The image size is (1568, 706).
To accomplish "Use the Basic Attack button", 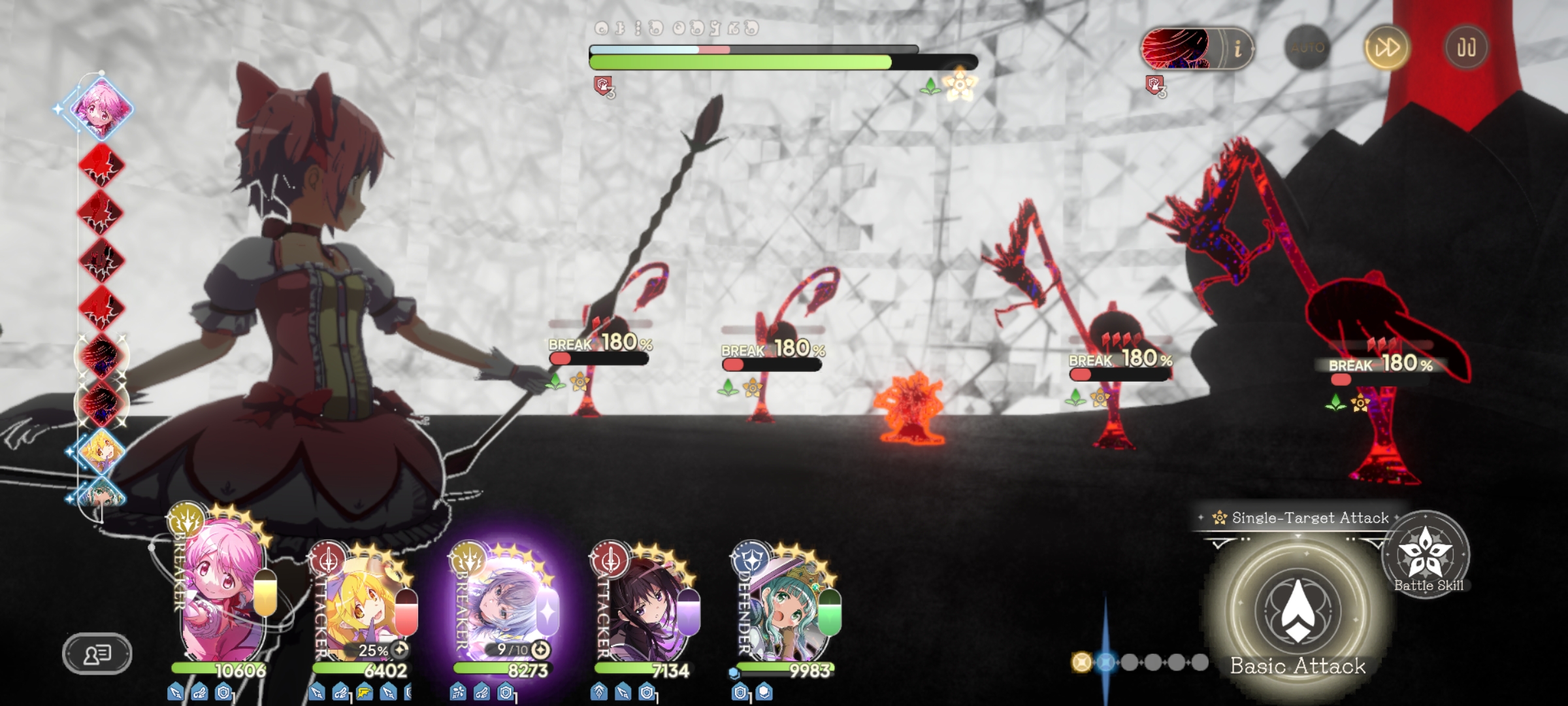I will pyautogui.click(x=1298, y=611).
